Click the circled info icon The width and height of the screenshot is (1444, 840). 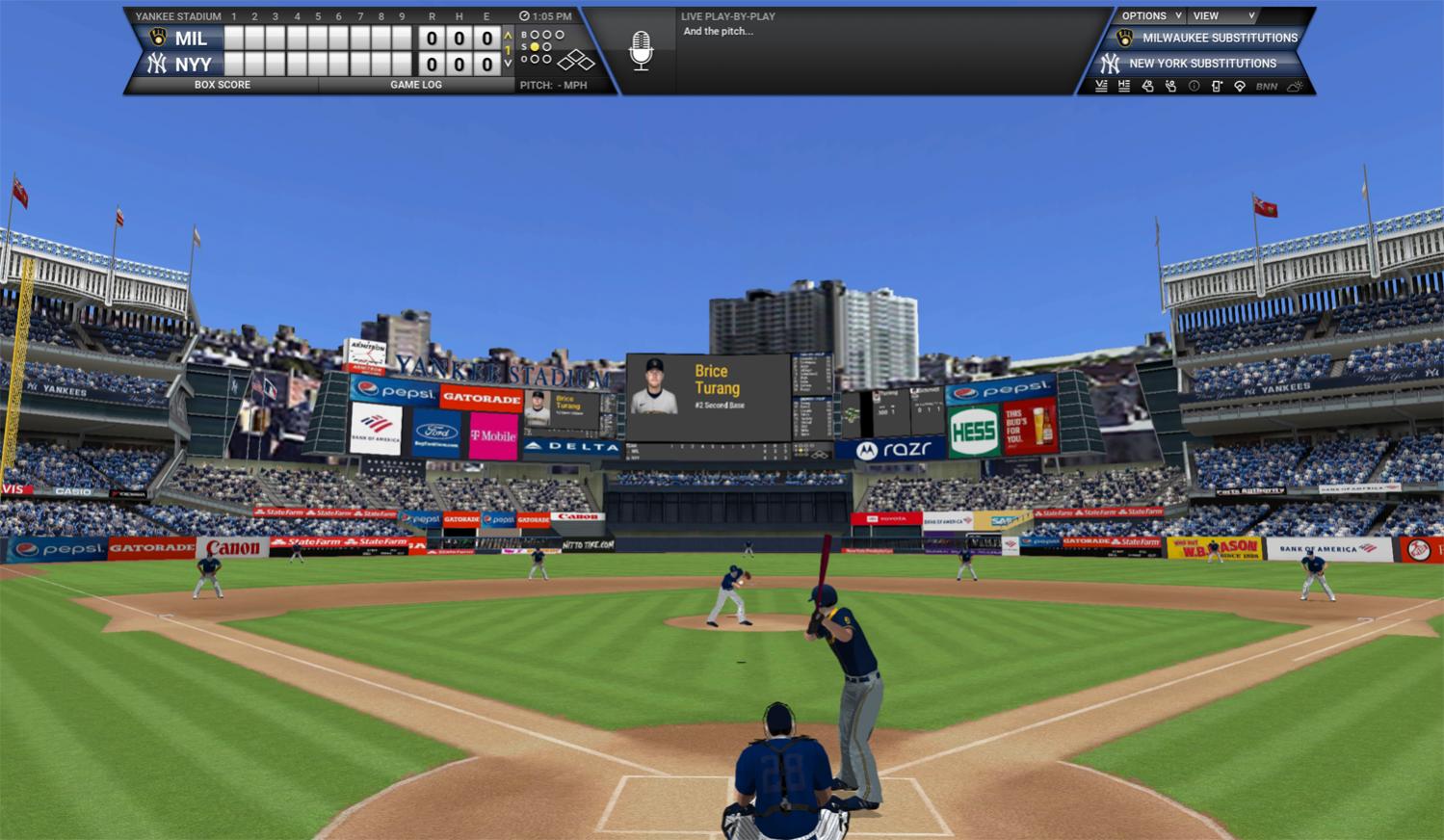pyautogui.click(x=1194, y=86)
